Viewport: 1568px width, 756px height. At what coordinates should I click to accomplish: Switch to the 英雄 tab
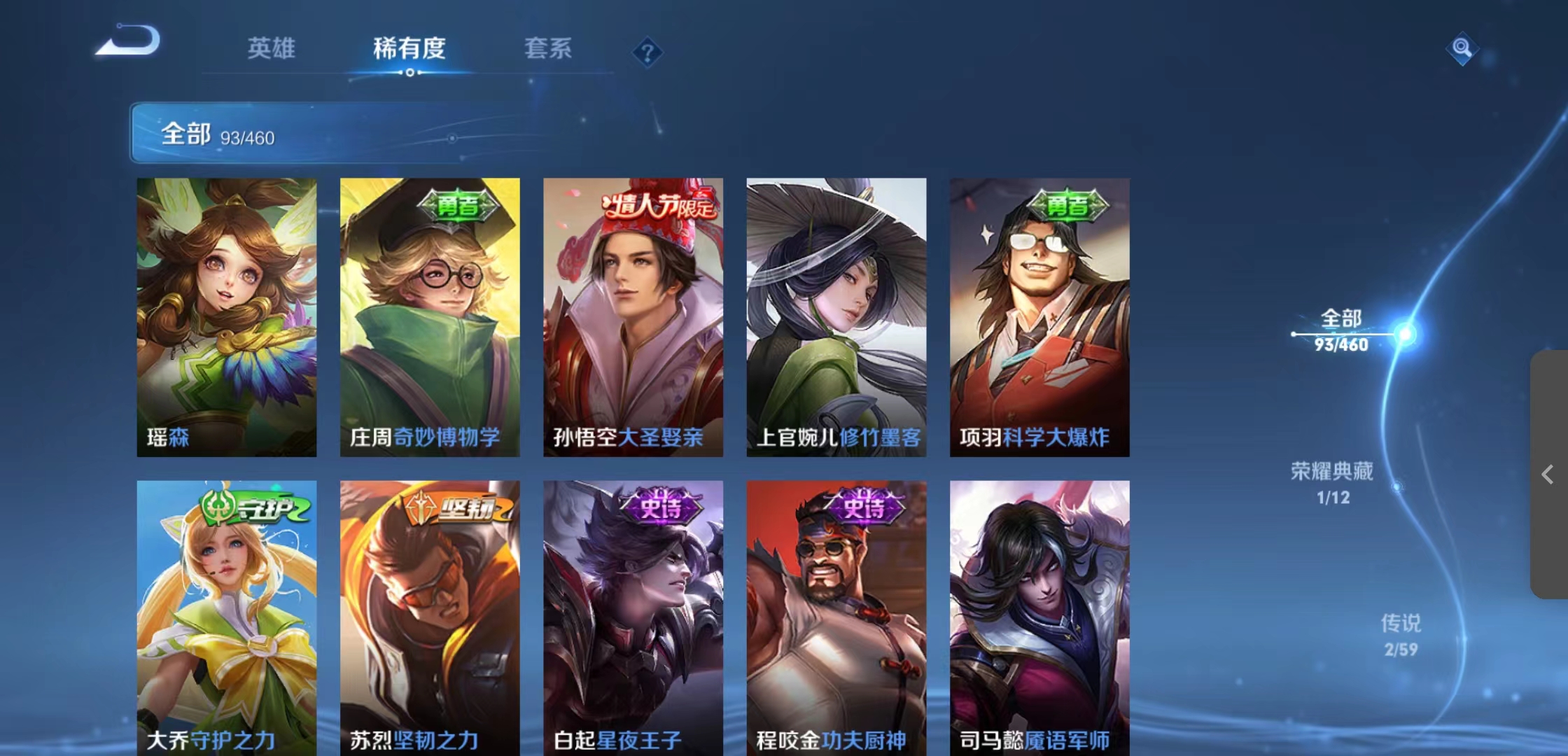coord(272,49)
